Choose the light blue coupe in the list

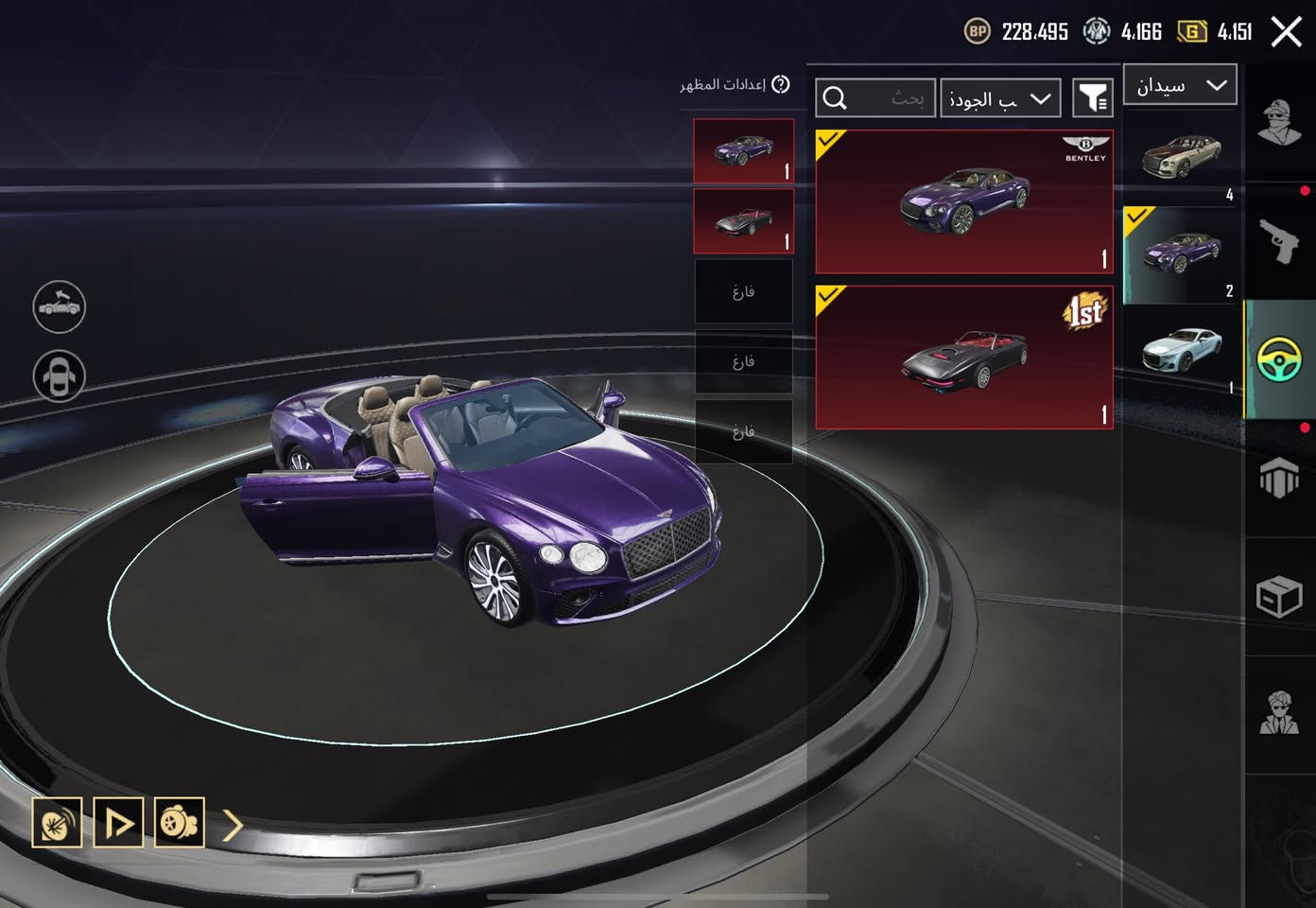pos(1181,351)
